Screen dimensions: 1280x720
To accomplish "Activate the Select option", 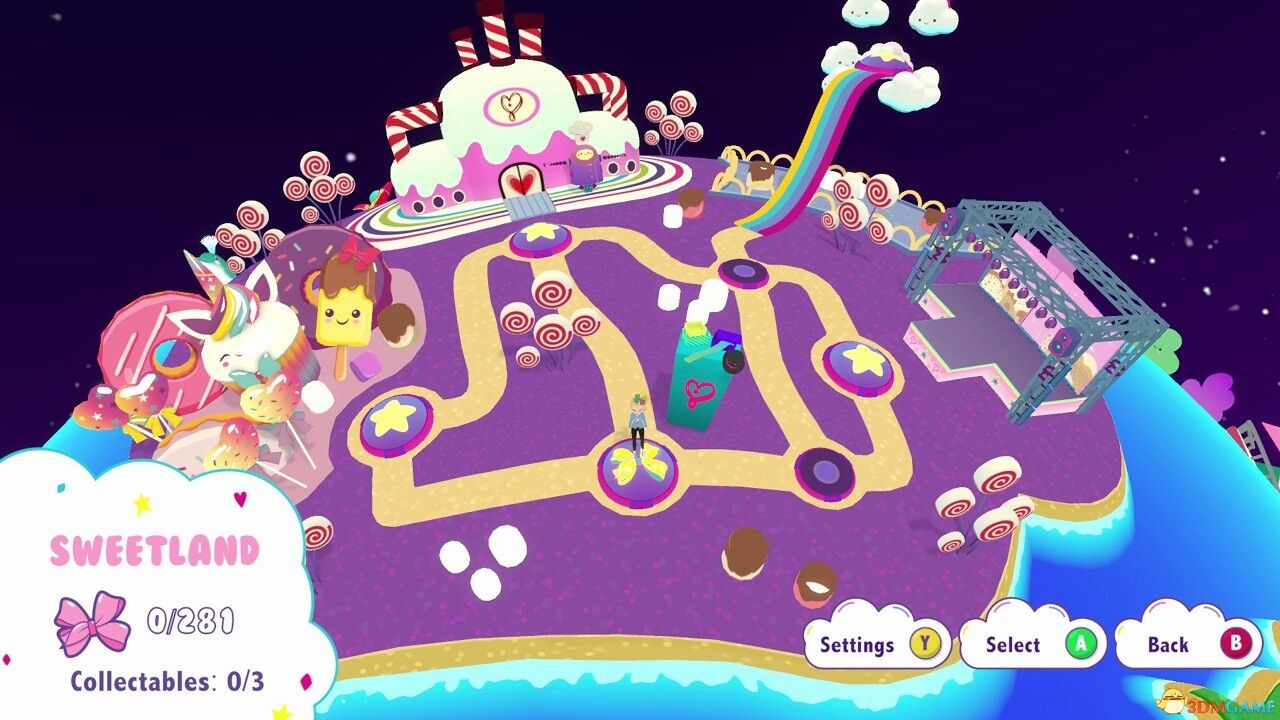I will click(1013, 645).
